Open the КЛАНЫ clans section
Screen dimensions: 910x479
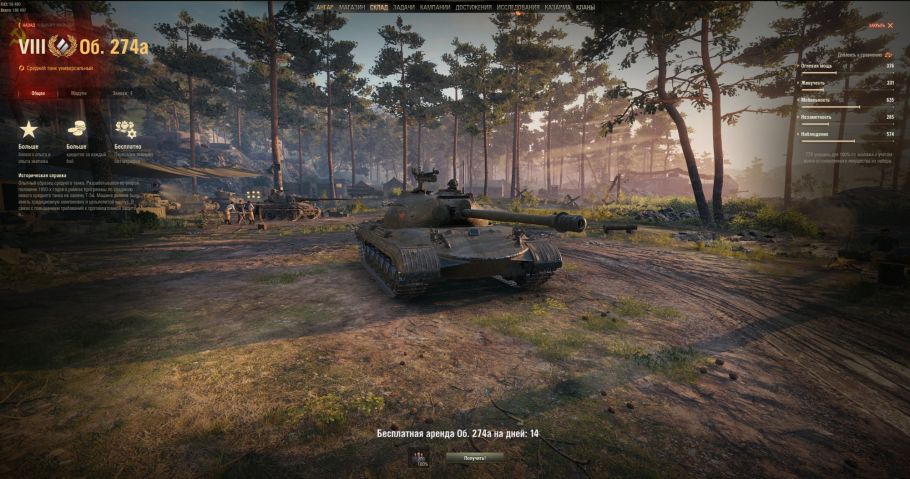(585, 7)
